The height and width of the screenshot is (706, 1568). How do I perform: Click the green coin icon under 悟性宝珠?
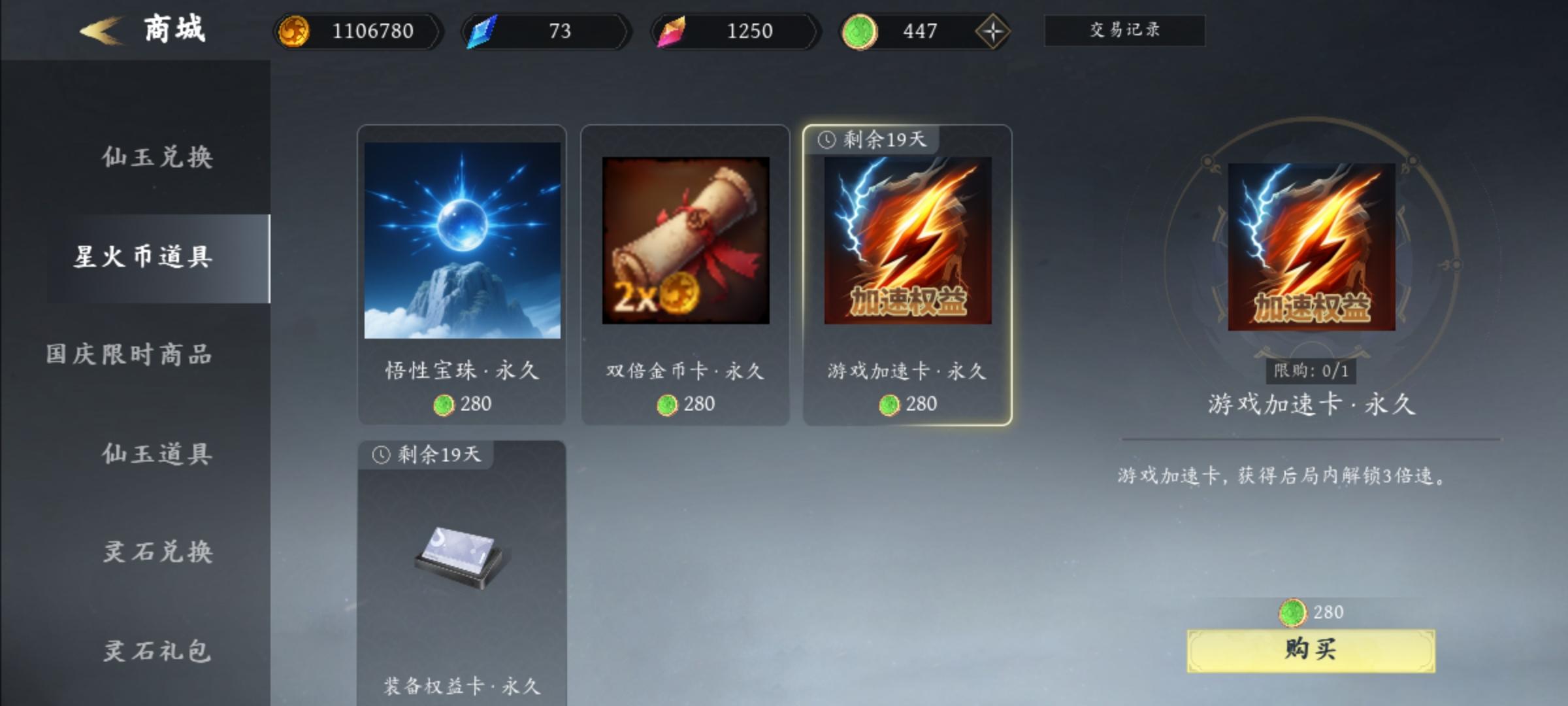pyautogui.click(x=444, y=405)
